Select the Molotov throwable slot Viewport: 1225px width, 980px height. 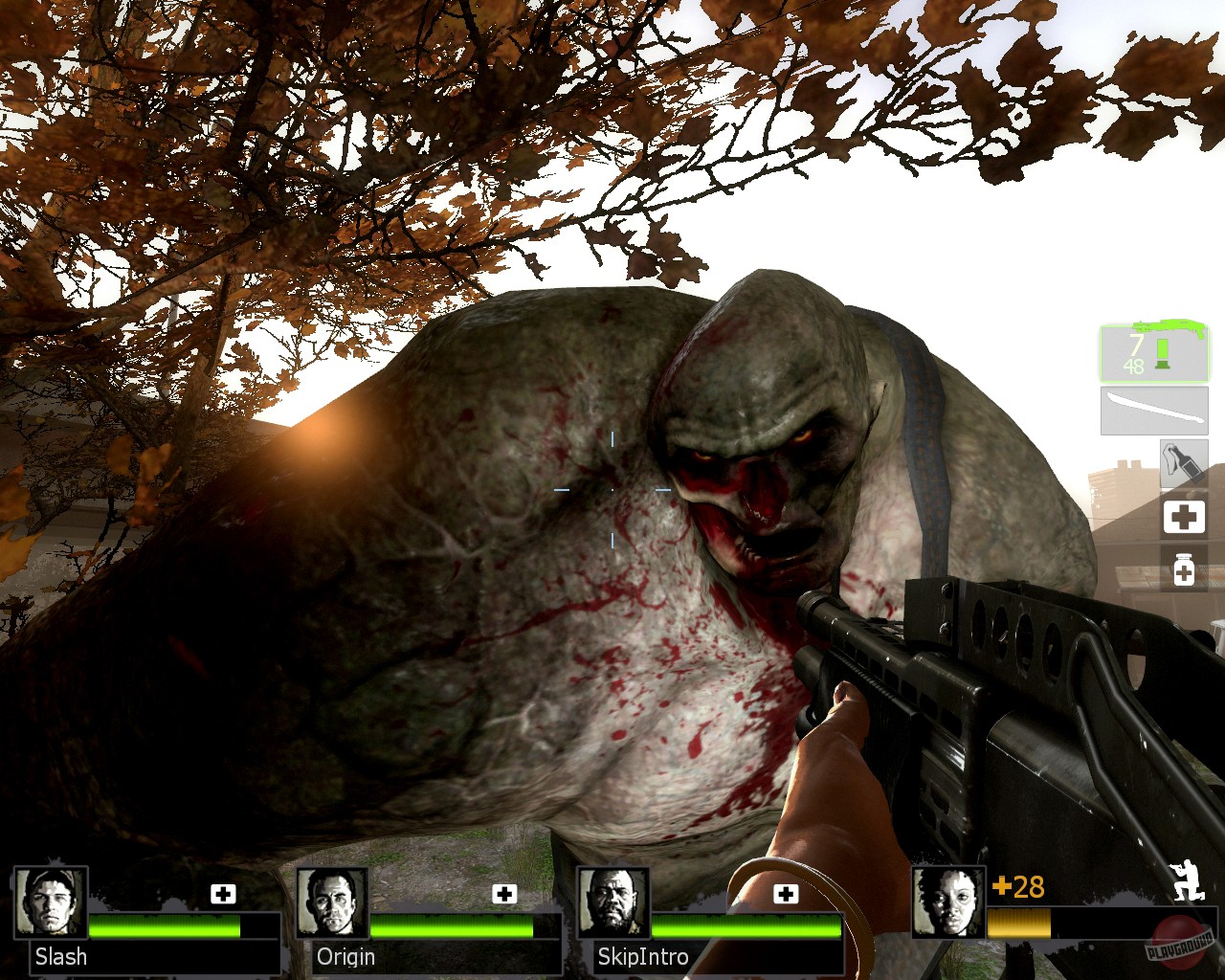[x=1185, y=463]
